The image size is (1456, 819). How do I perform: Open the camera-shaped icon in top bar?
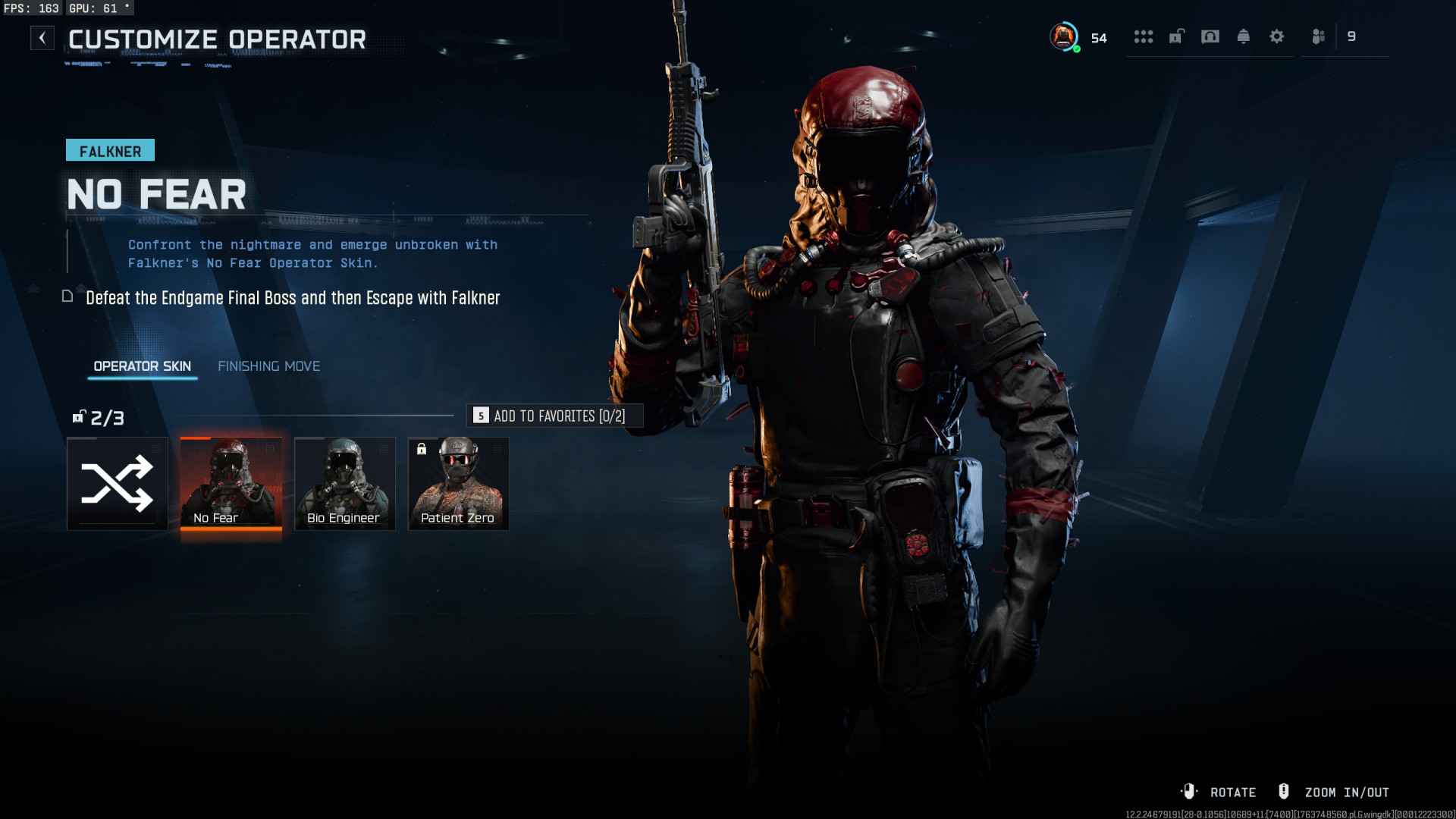tap(1210, 36)
